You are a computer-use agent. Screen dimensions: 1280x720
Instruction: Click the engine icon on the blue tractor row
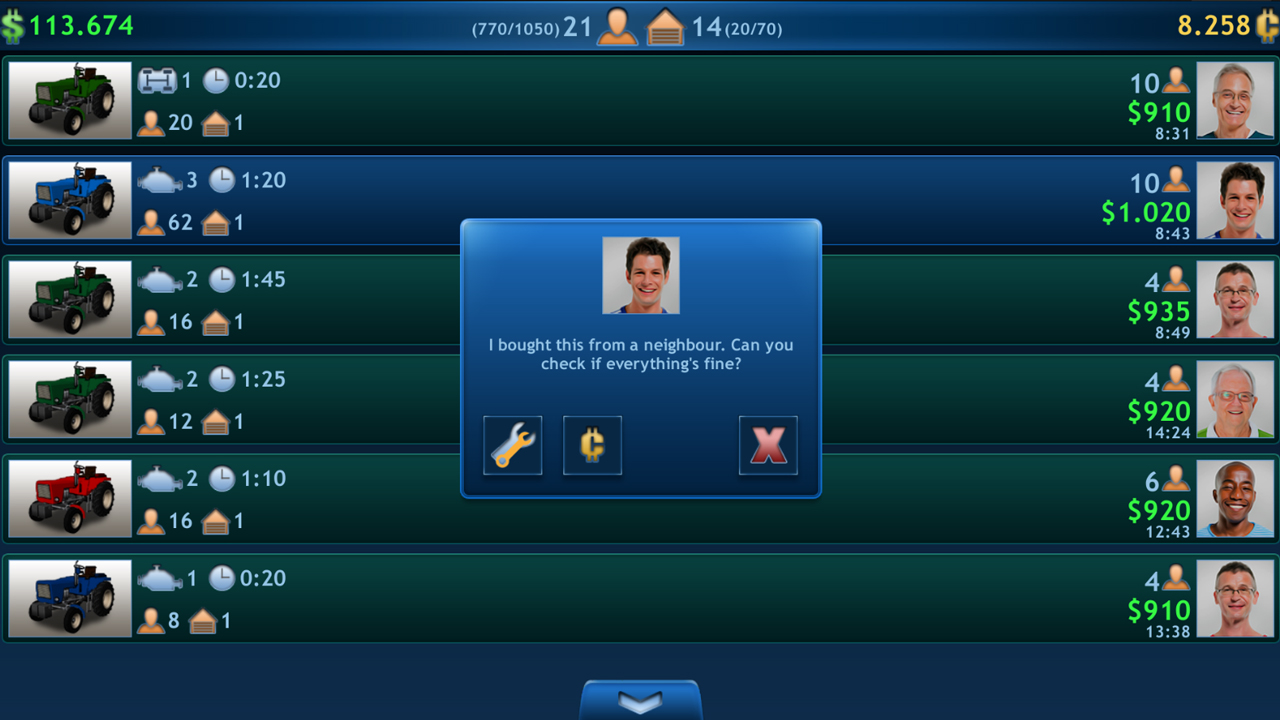click(x=158, y=180)
